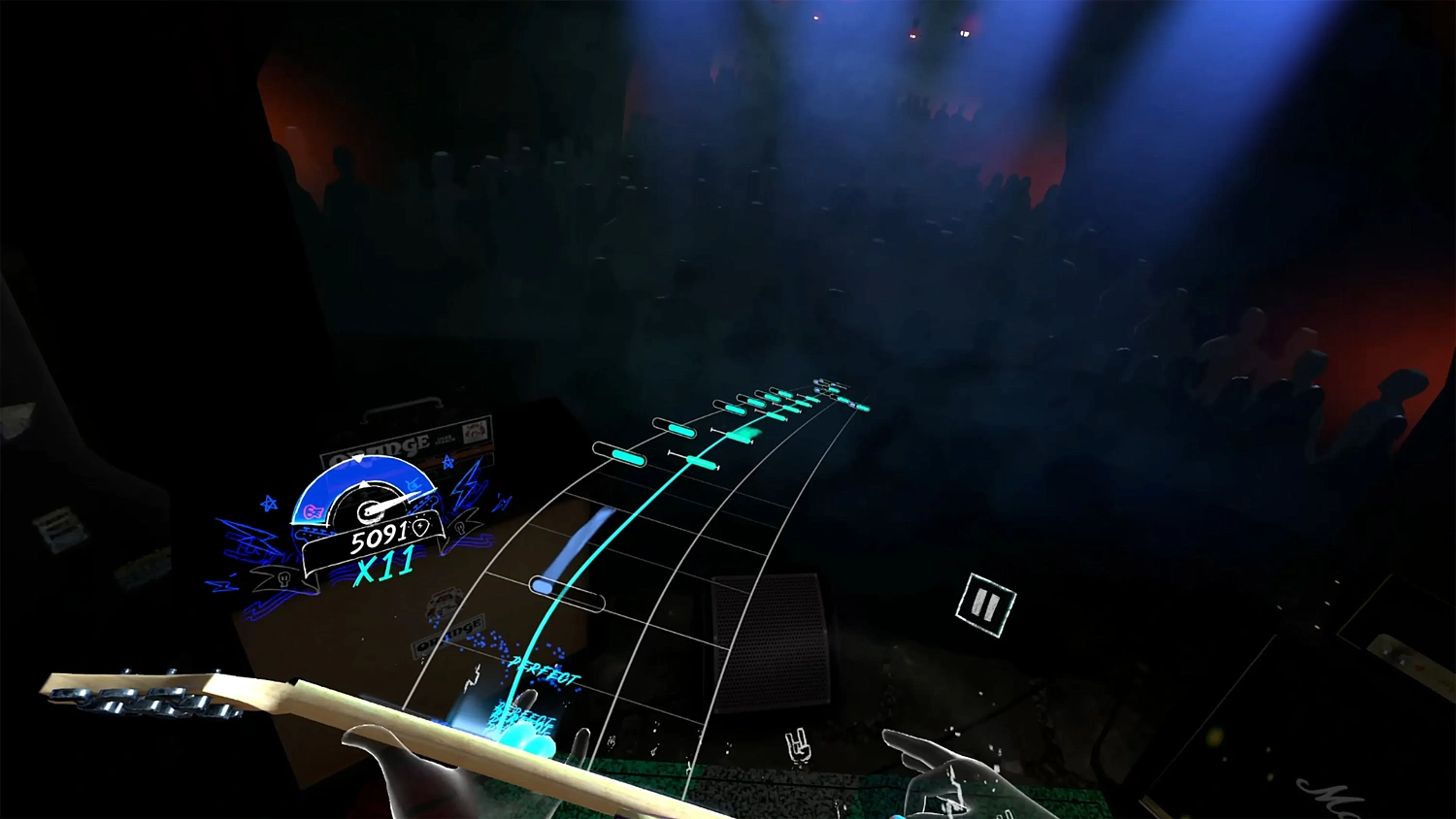The height and width of the screenshot is (819, 1456).
Task: Tap the blue star doodle beside the speedometer
Action: pos(268,504)
